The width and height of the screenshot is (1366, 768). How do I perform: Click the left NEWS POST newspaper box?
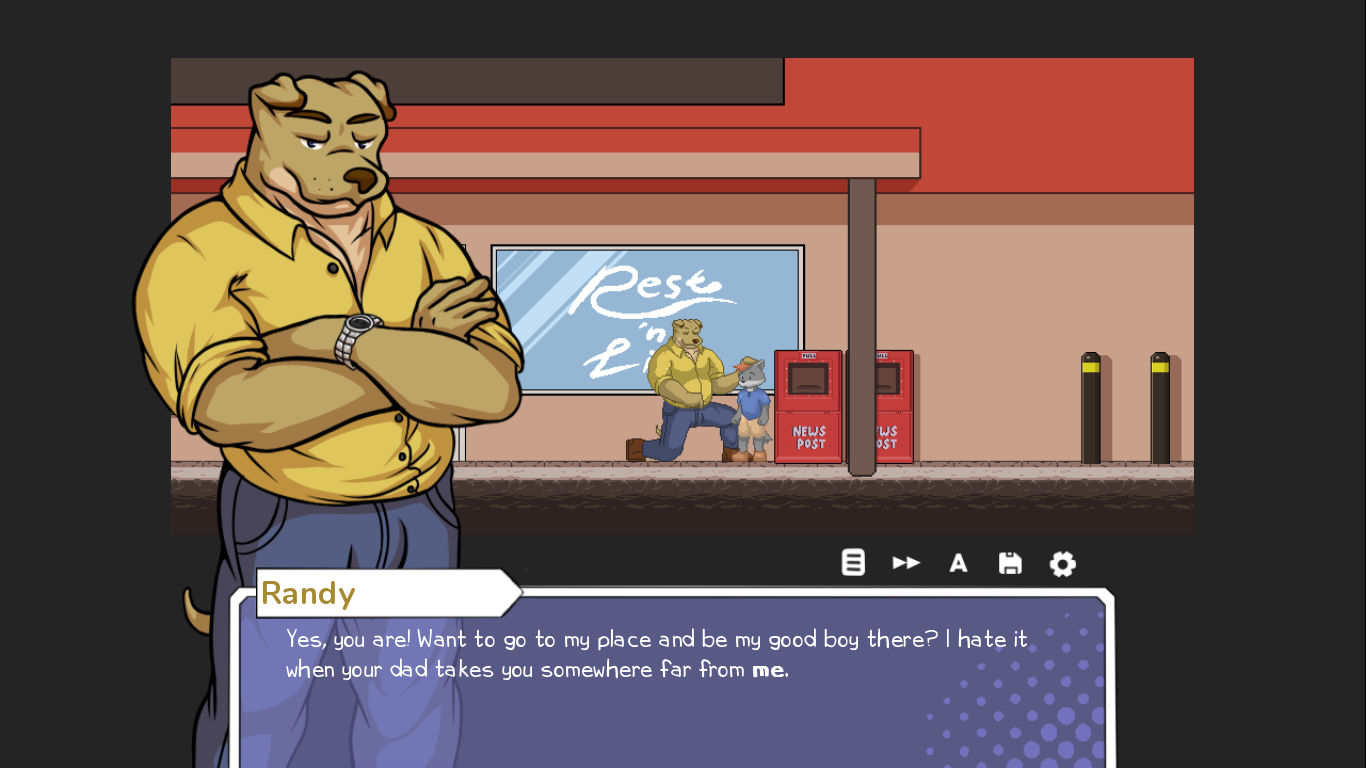pos(807,405)
